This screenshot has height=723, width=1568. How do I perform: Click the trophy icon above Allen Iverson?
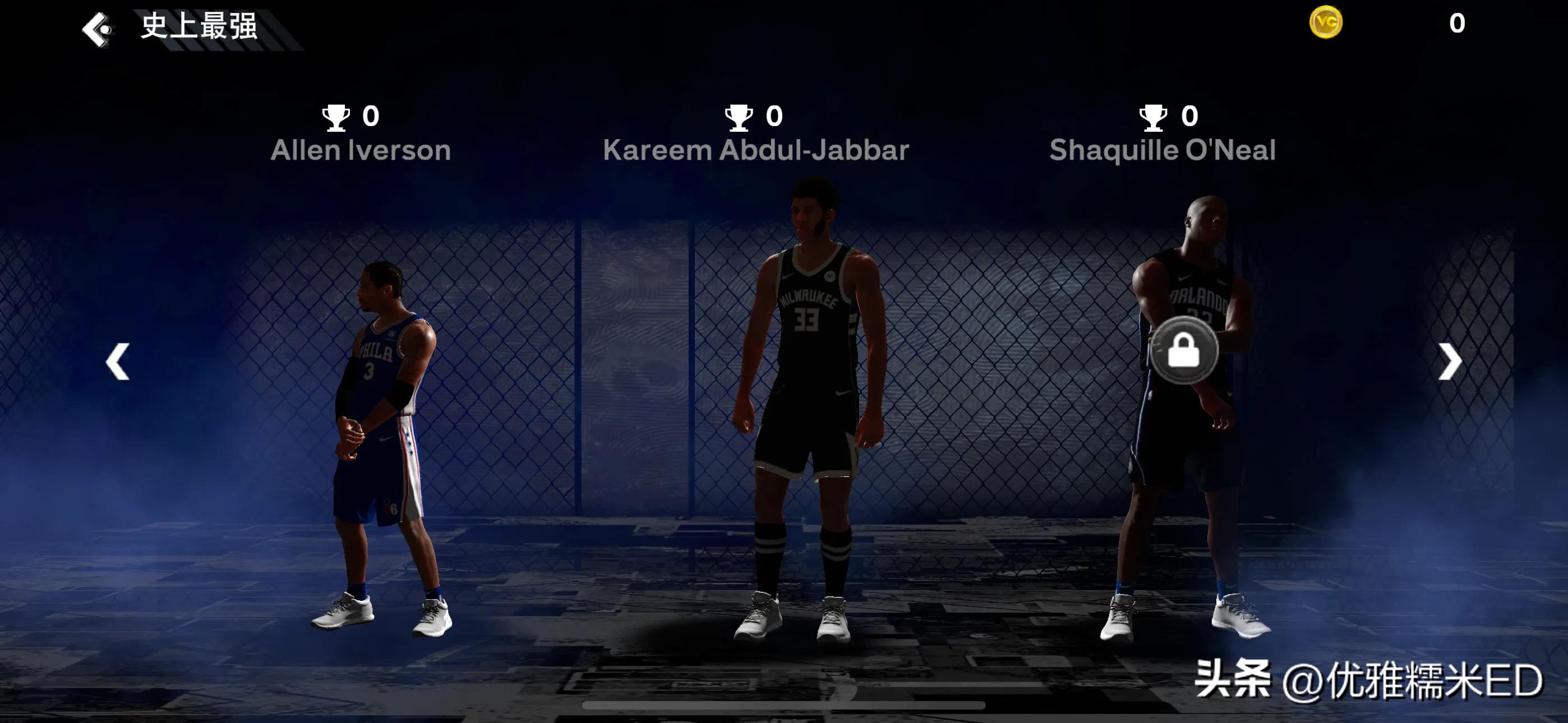tap(336, 116)
